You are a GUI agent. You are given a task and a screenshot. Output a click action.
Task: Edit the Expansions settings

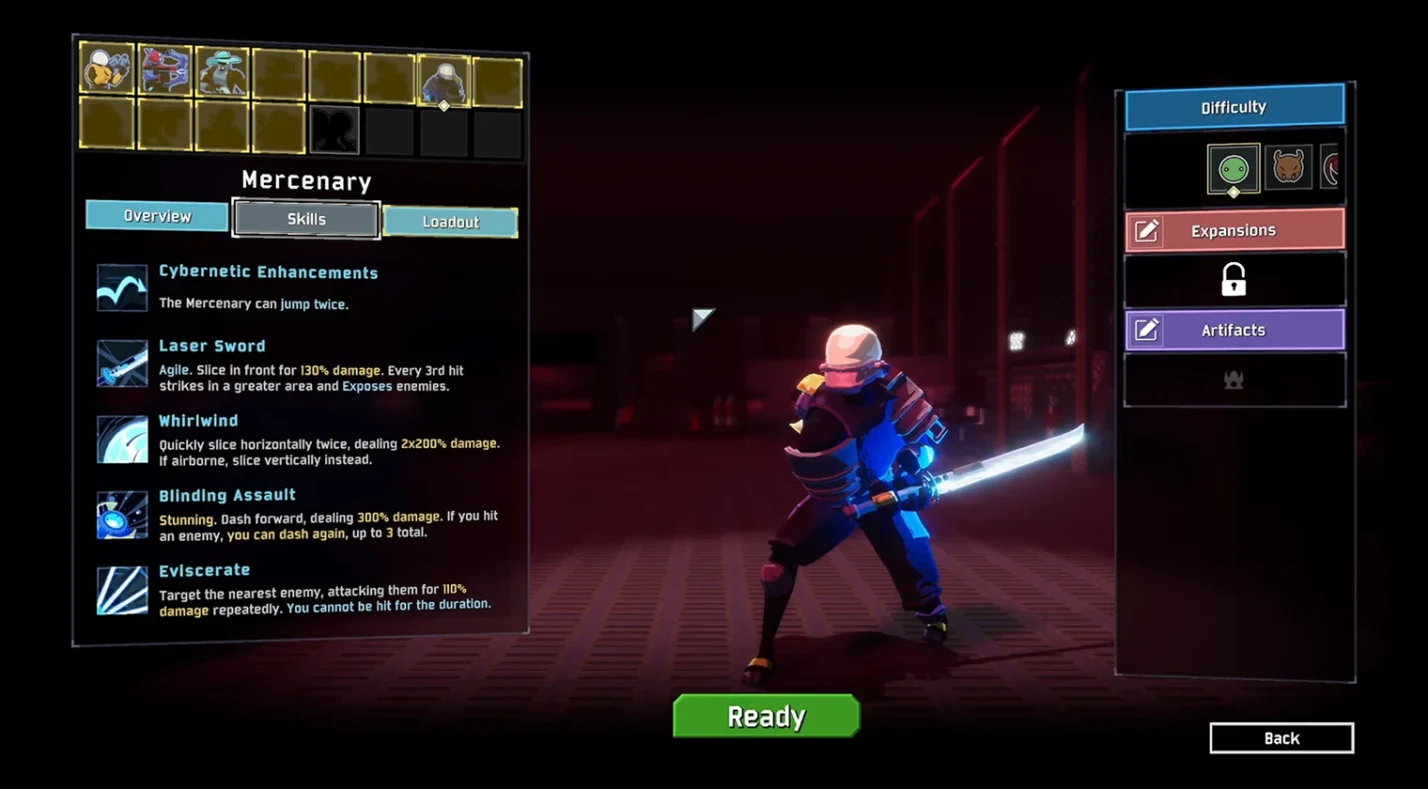point(1234,230)
